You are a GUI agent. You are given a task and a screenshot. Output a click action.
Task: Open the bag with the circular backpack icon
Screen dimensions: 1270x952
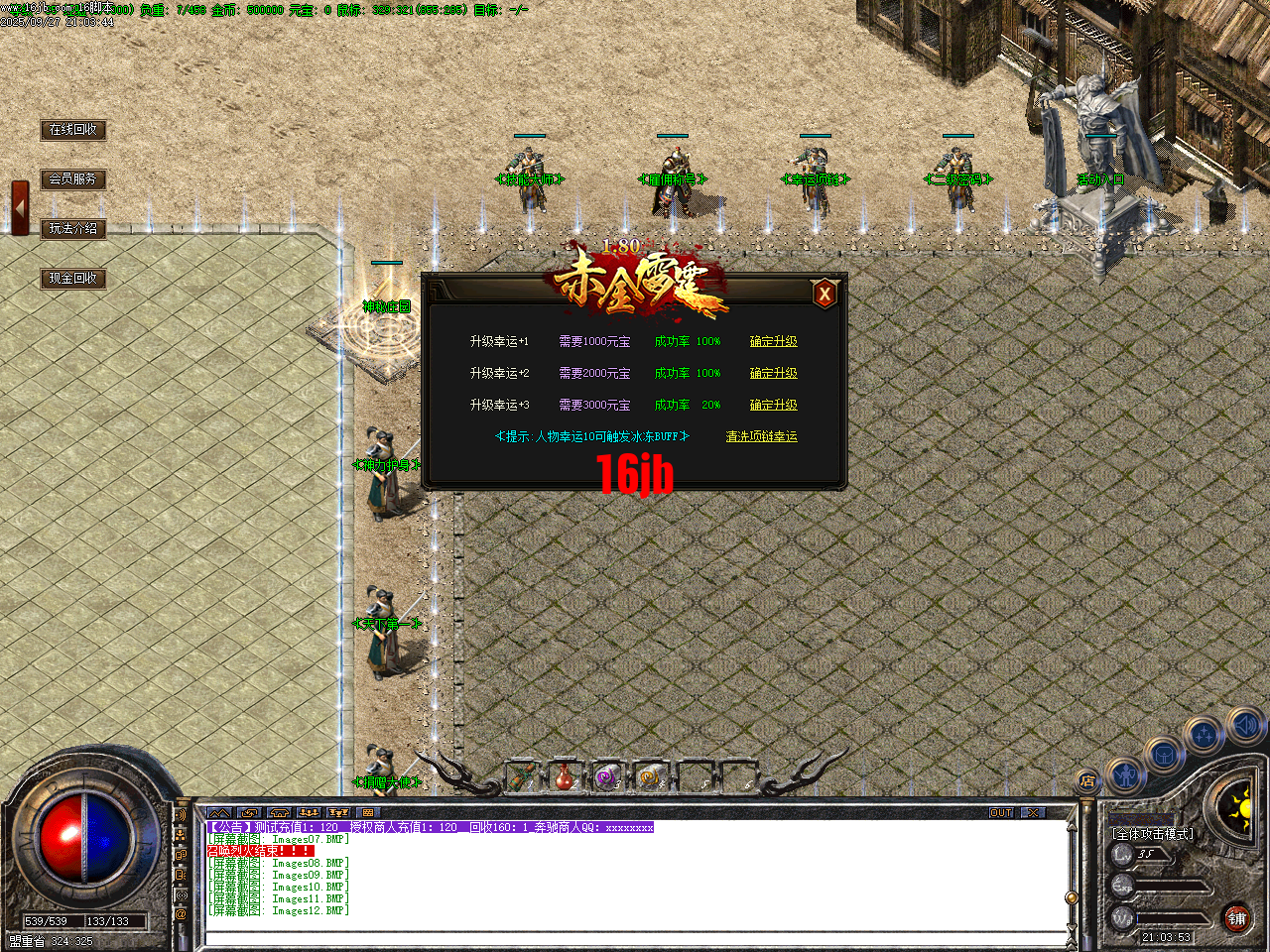1165,754
